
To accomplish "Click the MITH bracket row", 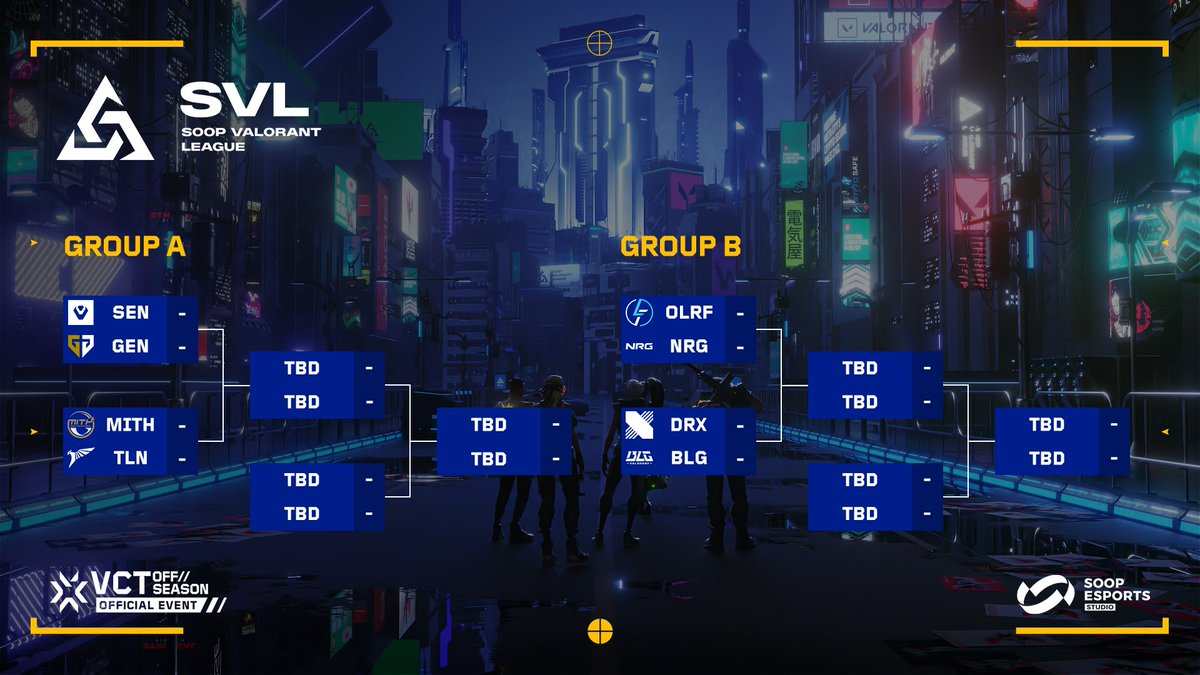I will tap(130, 425).
